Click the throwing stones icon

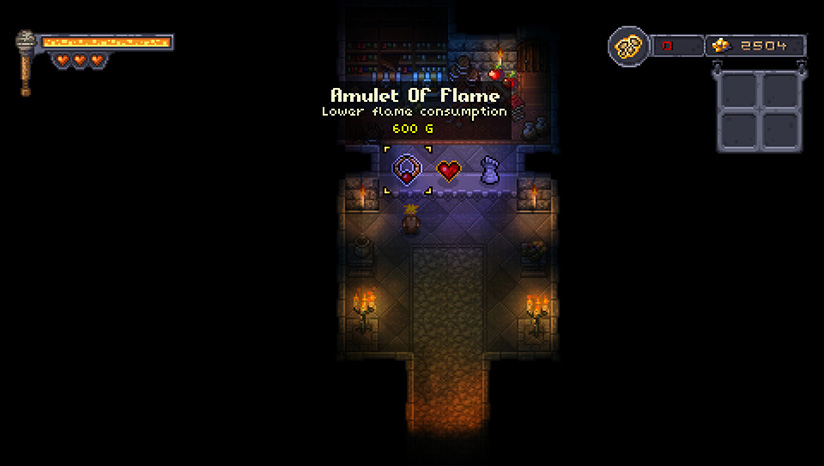(629, 46)
